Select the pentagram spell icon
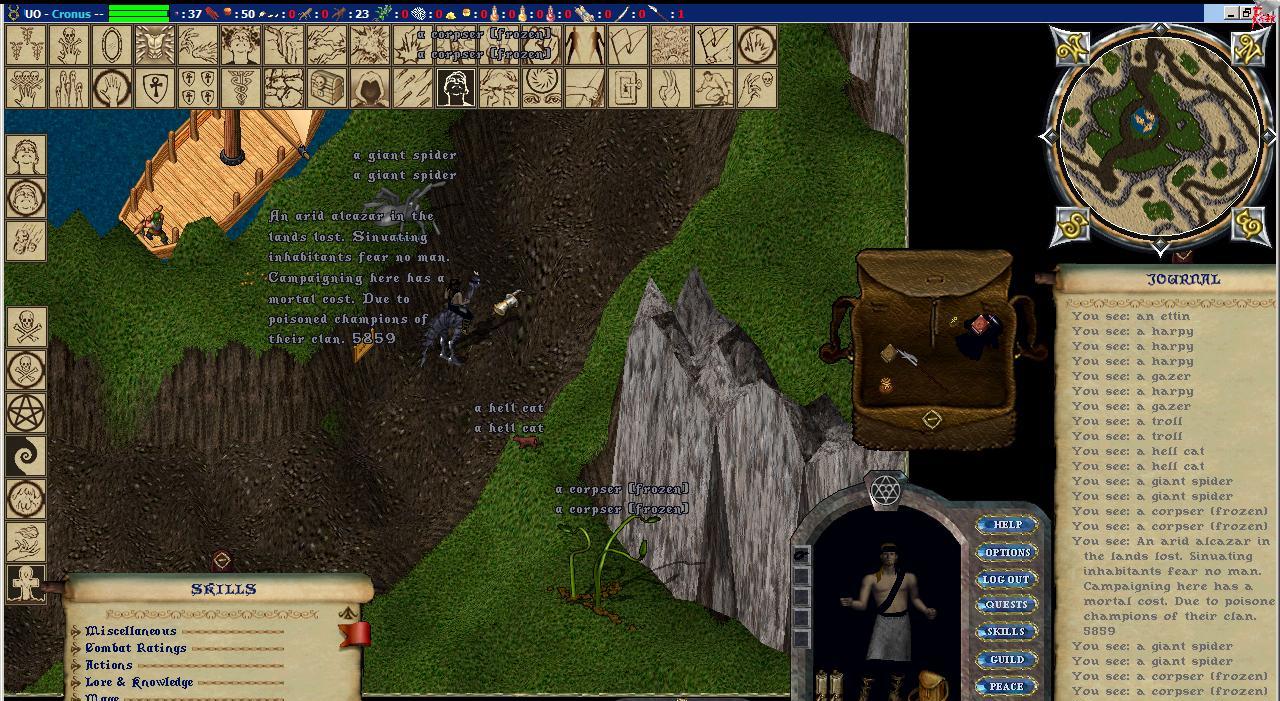 (x=26, y=413)
